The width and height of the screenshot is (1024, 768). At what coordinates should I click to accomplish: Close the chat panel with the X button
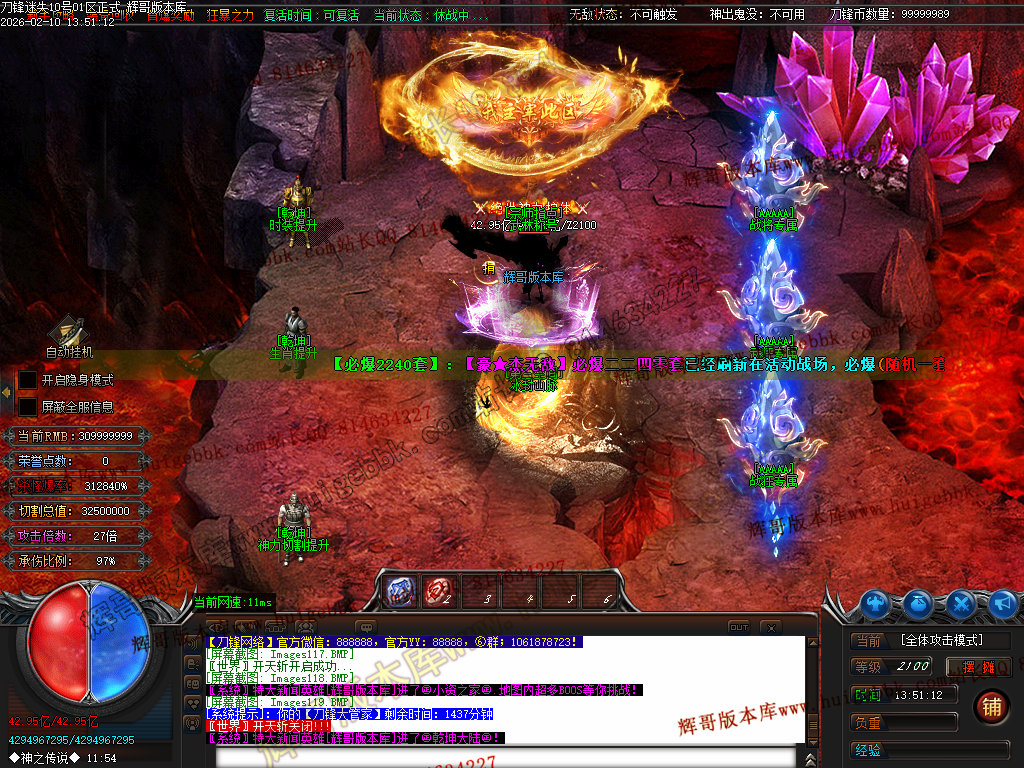coord(770,627)
